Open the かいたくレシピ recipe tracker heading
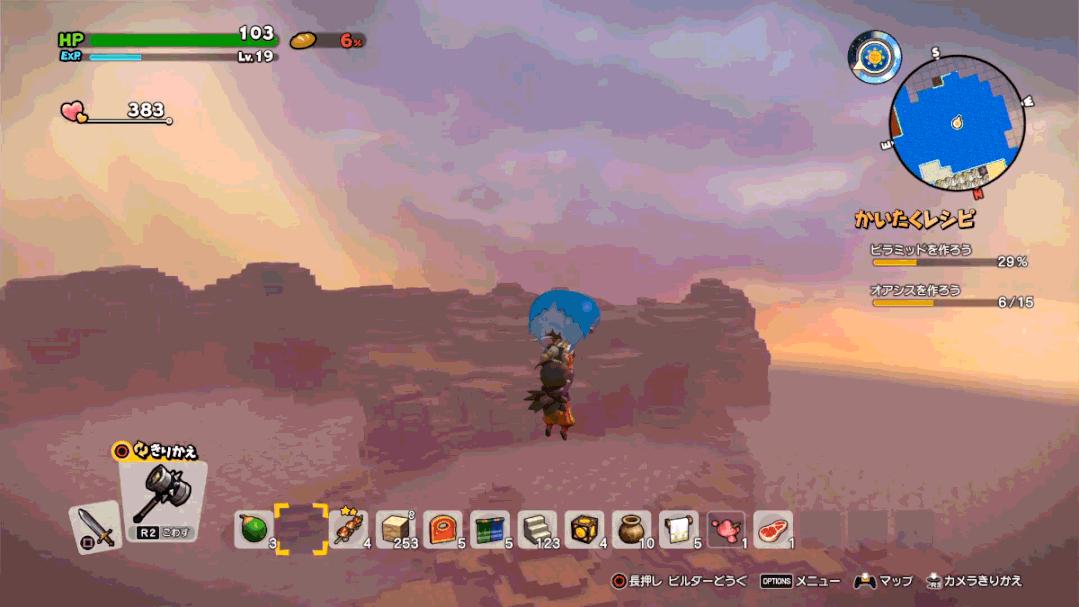Viewport: 1079px width, 607px height. (x=914, y=219)
